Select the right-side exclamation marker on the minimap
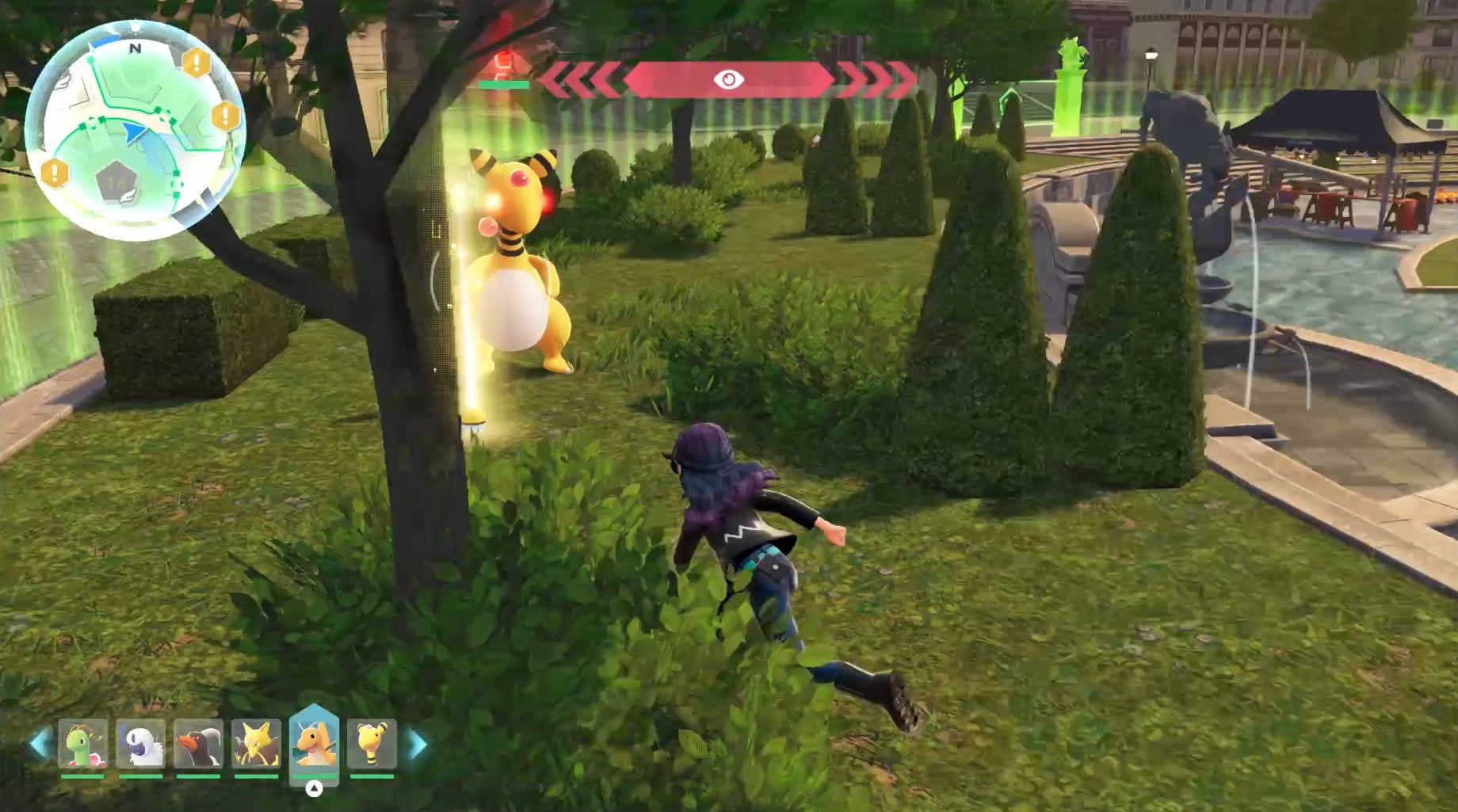Image resolution: width=1458 pixels, height=812 pixels. pos(224,116)
